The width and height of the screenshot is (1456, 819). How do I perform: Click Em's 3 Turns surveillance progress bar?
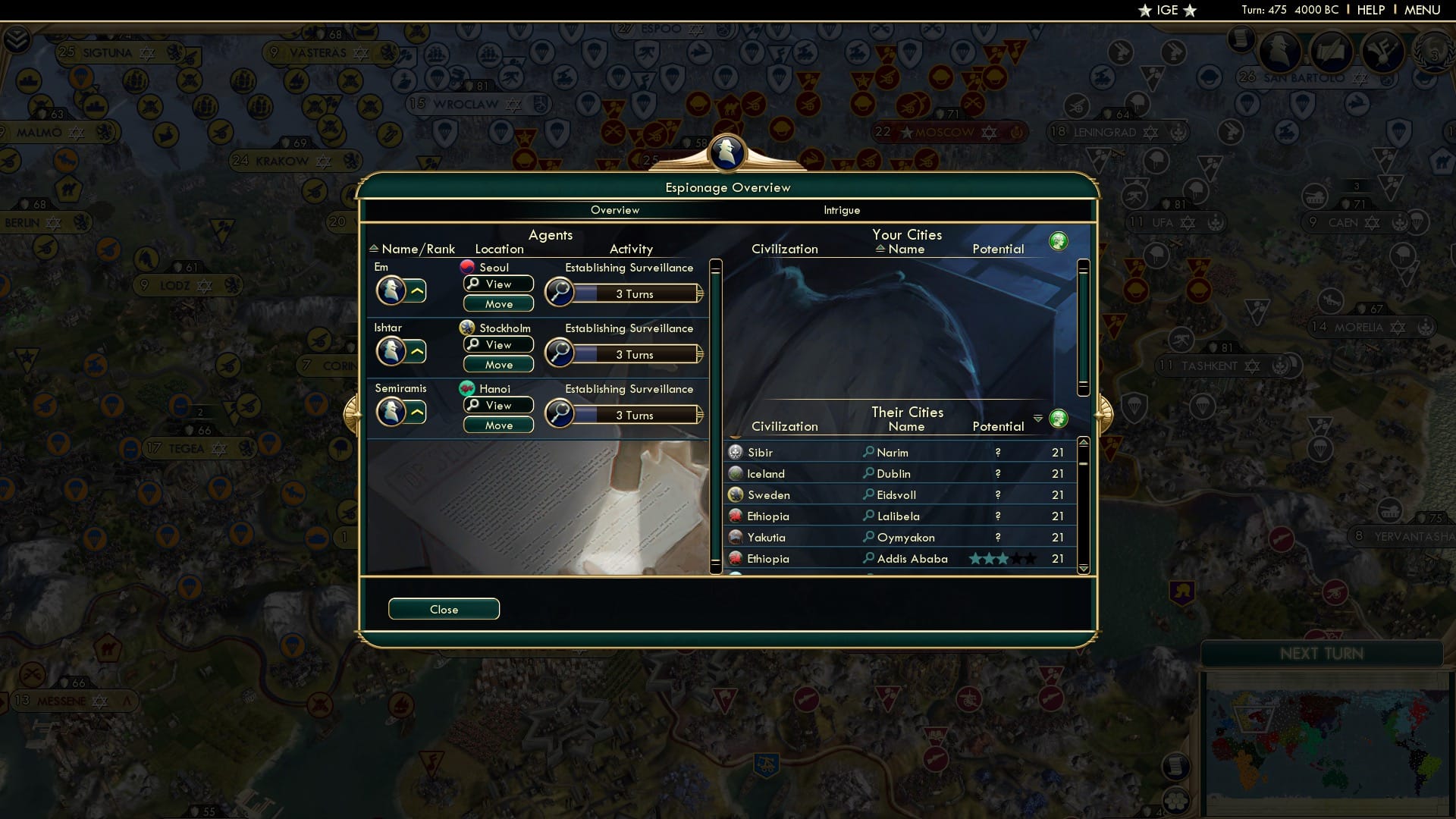point(635,293)
